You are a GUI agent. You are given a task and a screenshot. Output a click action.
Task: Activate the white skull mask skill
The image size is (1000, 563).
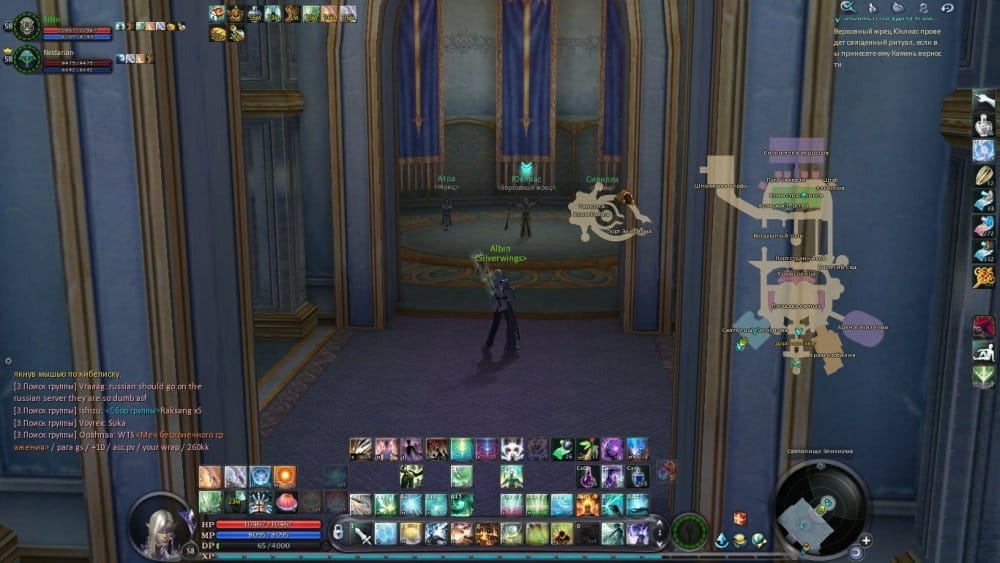(512, 449)
